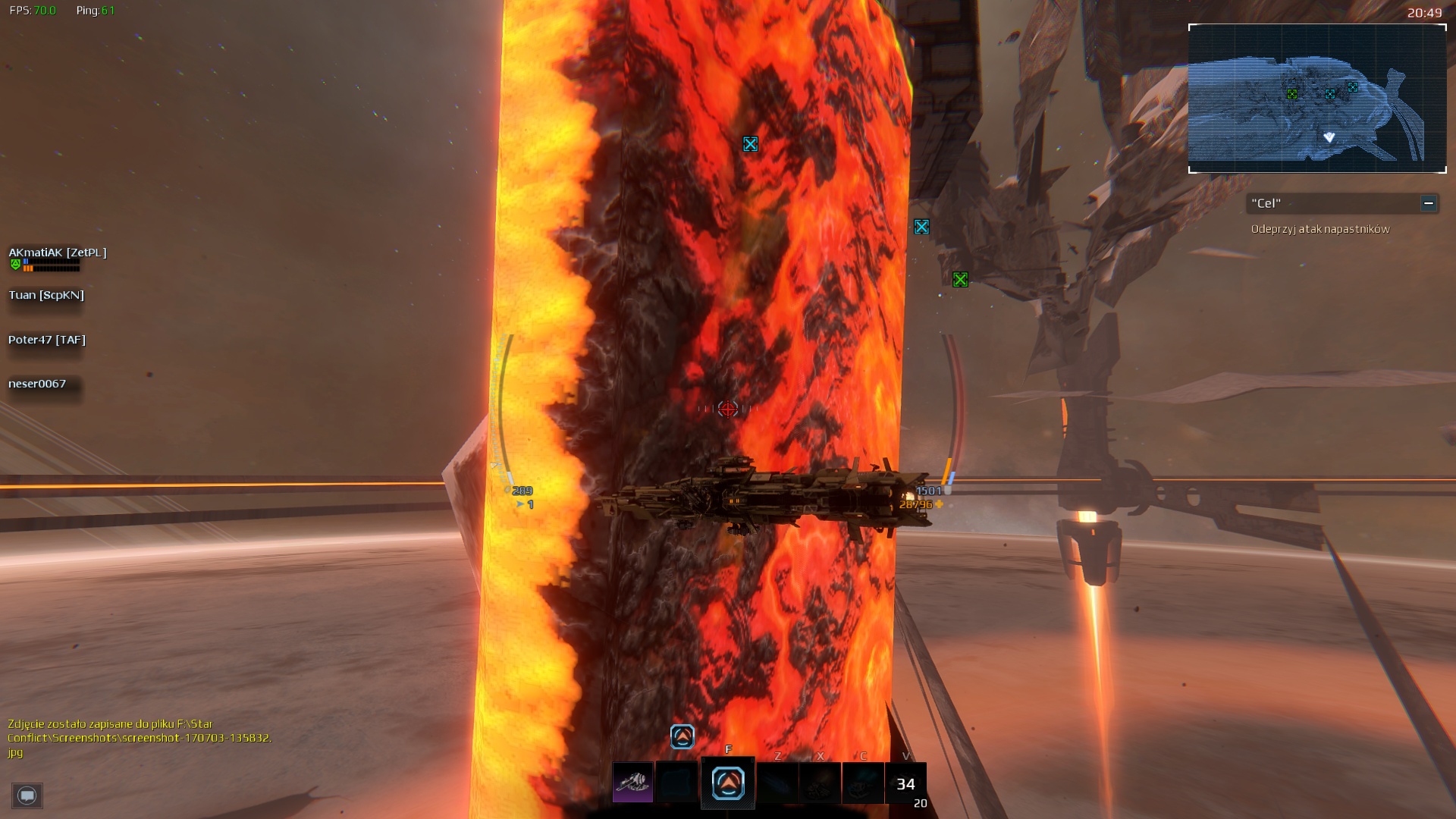1456x819 pixels.
Task: Select the X module slot in the hotbar
Action: tap(820, 783)
